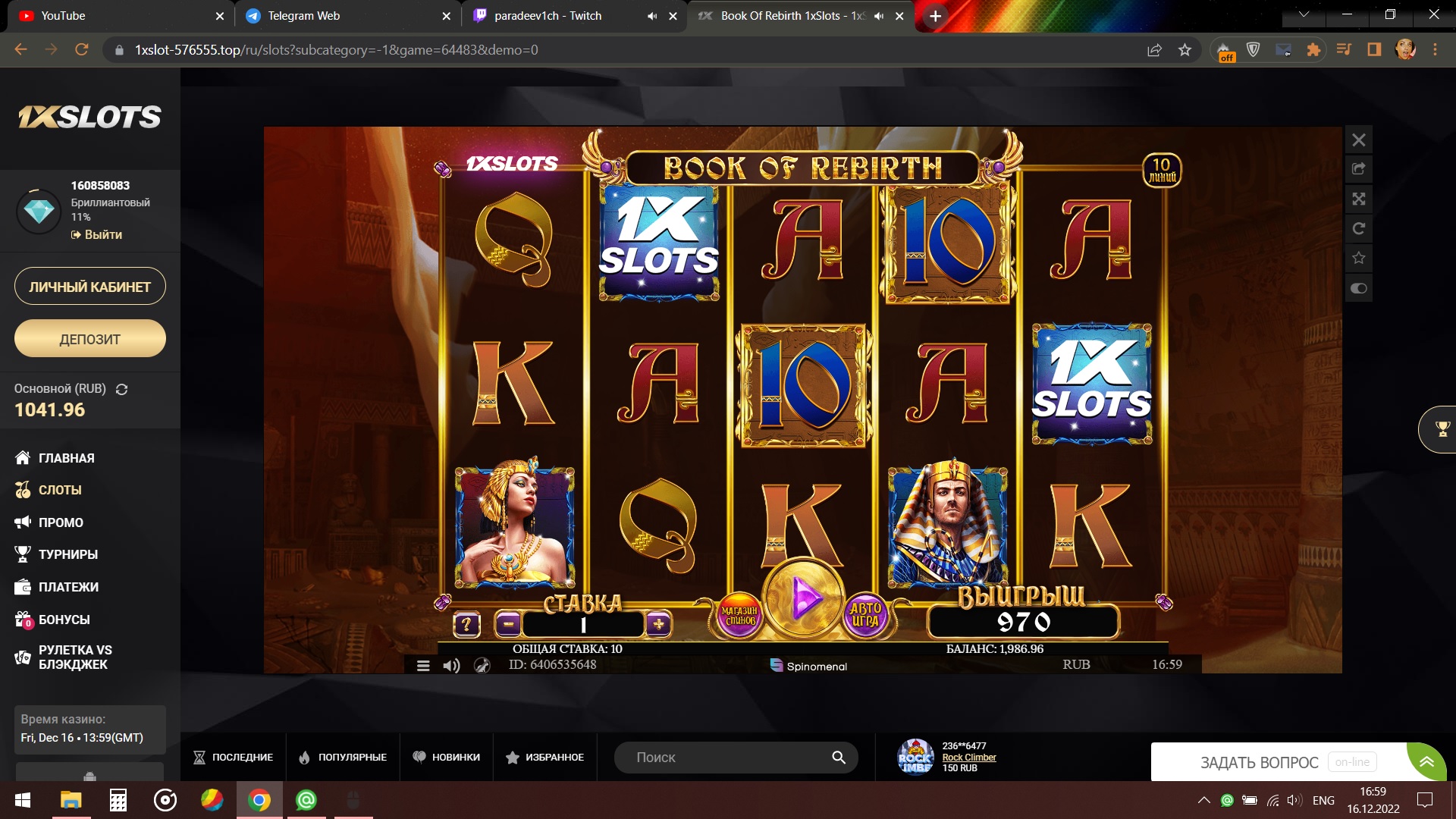Screen dimensions: 1456x819
Task: Activate Авто игра autoplay
Action: [x=865, y=615]
